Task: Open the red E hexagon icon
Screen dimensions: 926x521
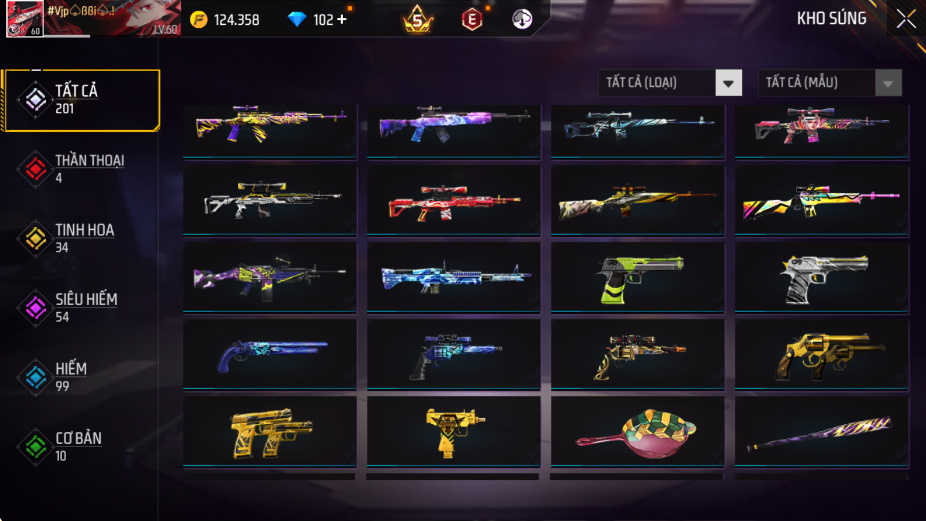Action: pyautogui.click(x=471, y=19)
